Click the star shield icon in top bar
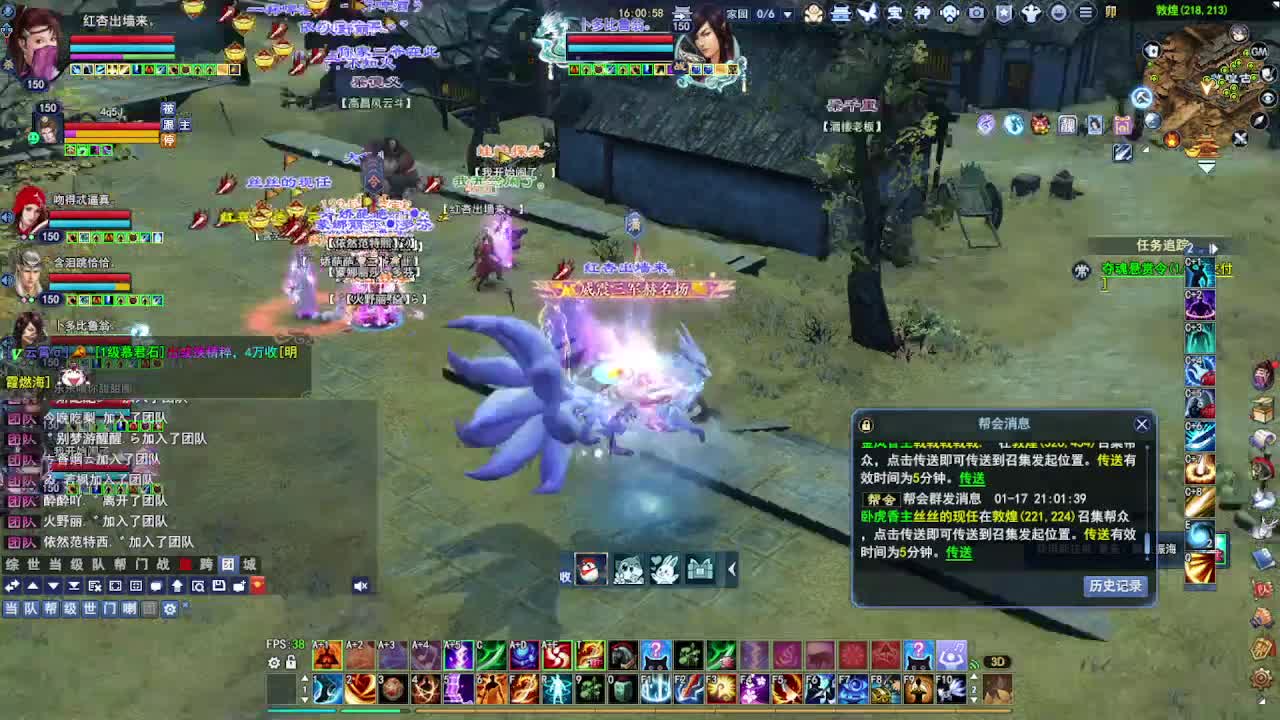 click(x=1003, y=13)
